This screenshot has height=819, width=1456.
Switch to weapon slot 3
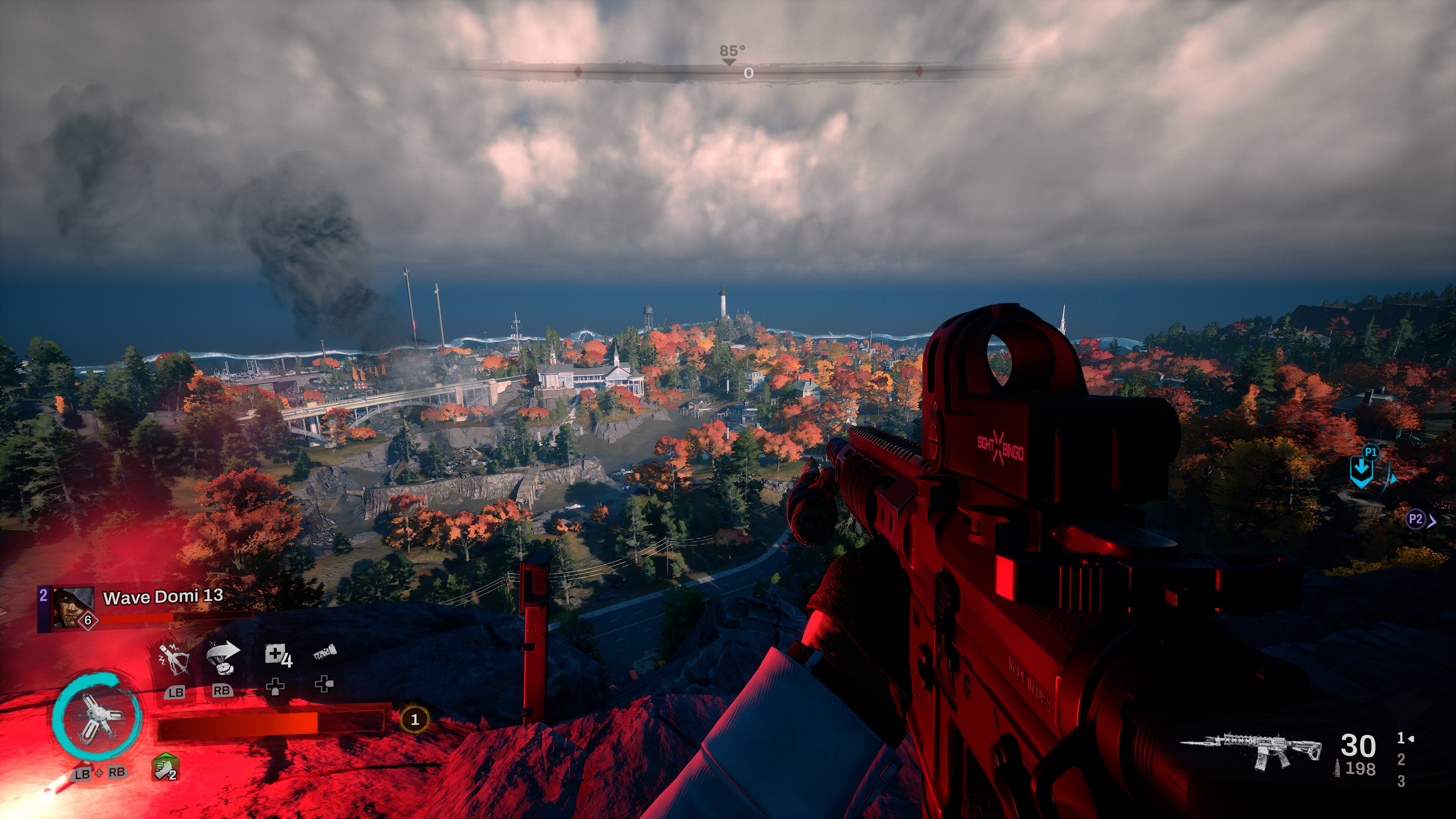point(1401,781)
